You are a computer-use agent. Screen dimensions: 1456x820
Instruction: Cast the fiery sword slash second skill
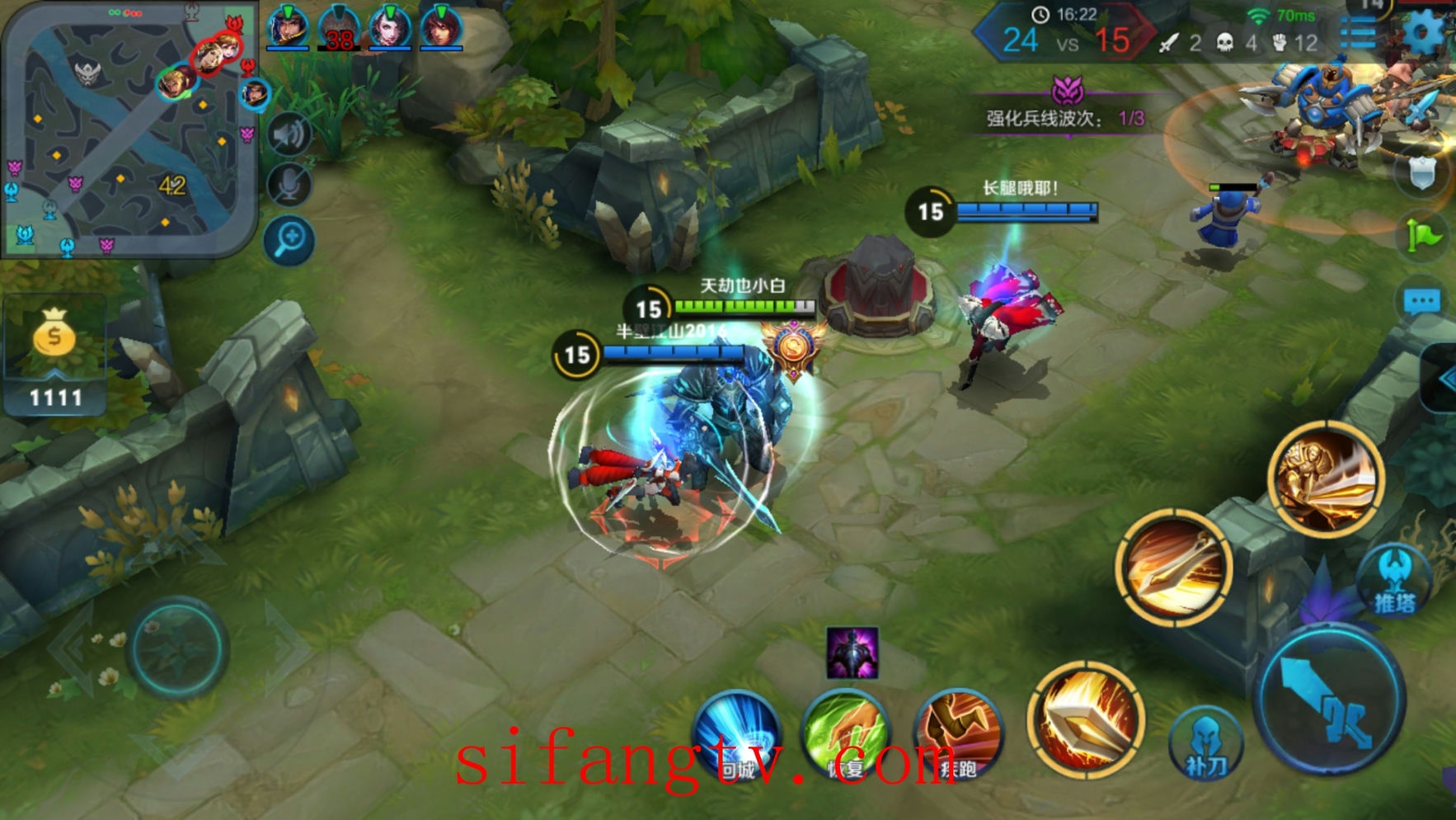tap(1174, 567)
